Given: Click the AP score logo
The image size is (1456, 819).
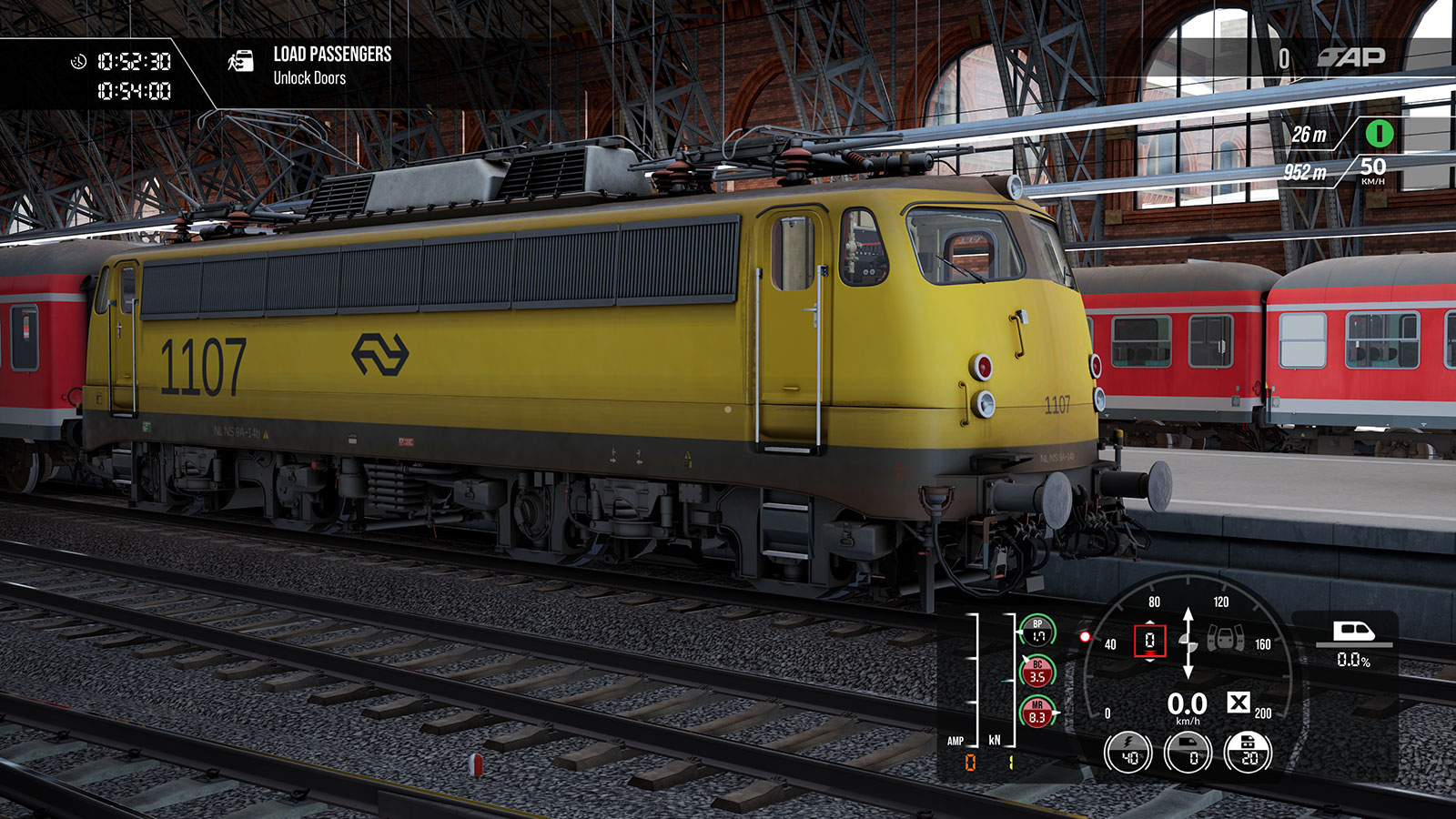Looking at the screenshot, I should tap(1351, 58).
